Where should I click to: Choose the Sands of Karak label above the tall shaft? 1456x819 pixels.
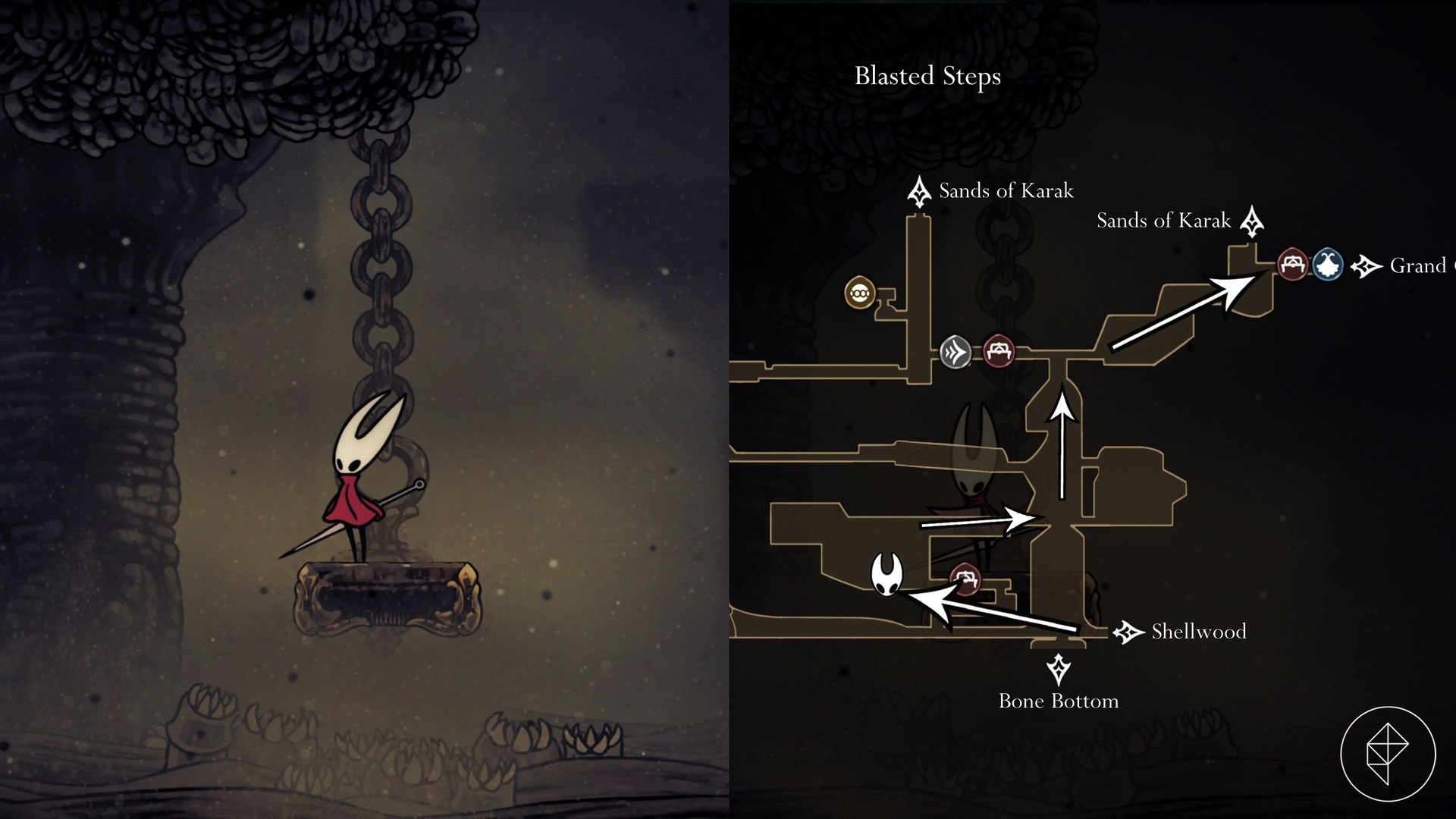[1006, 191]
